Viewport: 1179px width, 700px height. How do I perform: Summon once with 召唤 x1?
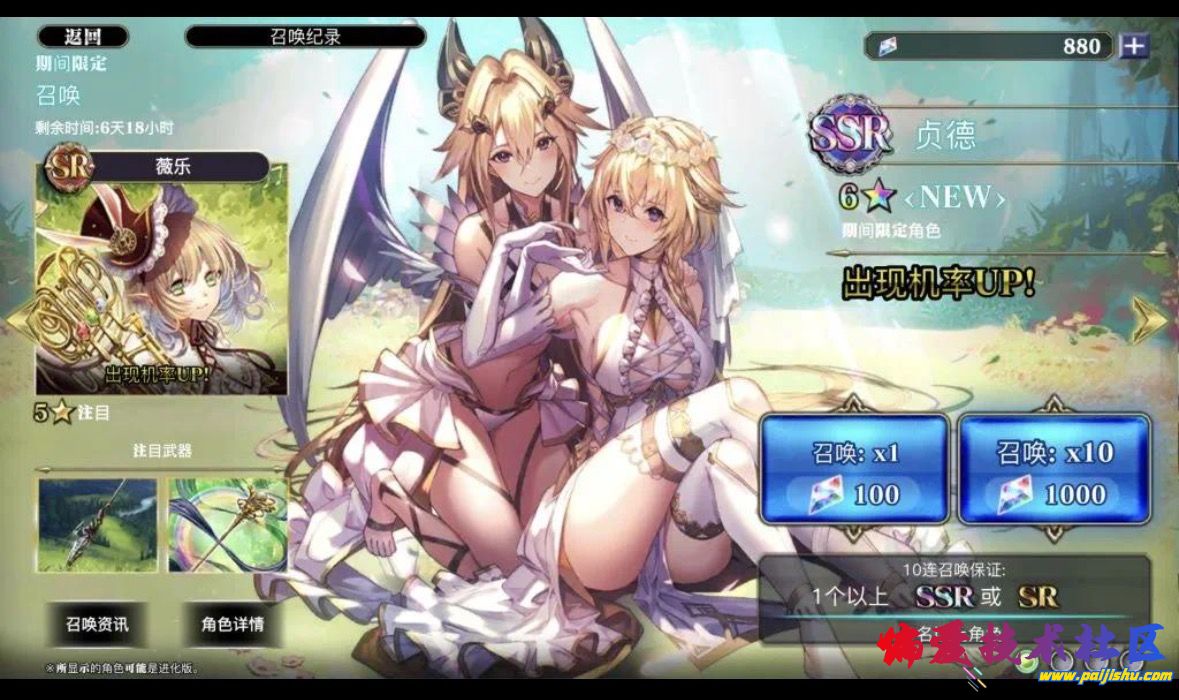[x=854, y=470]
